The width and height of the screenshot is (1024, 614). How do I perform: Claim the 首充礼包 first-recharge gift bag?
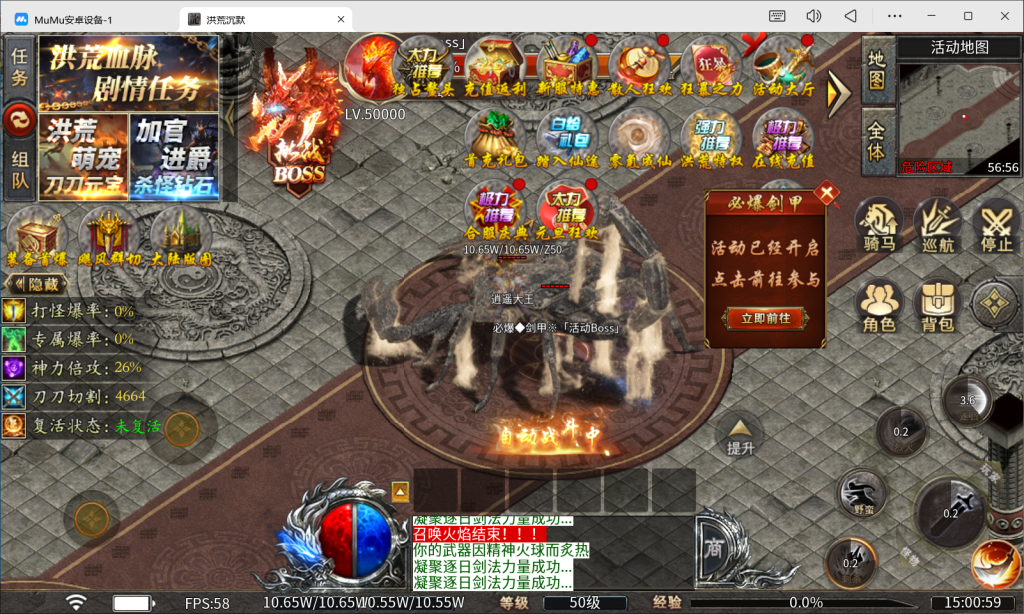point(496,139)
